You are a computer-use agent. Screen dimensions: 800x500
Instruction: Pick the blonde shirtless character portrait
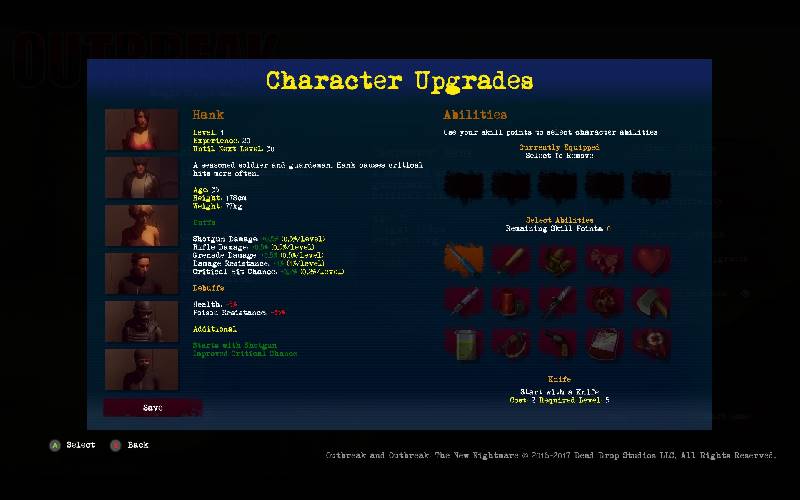tap(141, 225)
